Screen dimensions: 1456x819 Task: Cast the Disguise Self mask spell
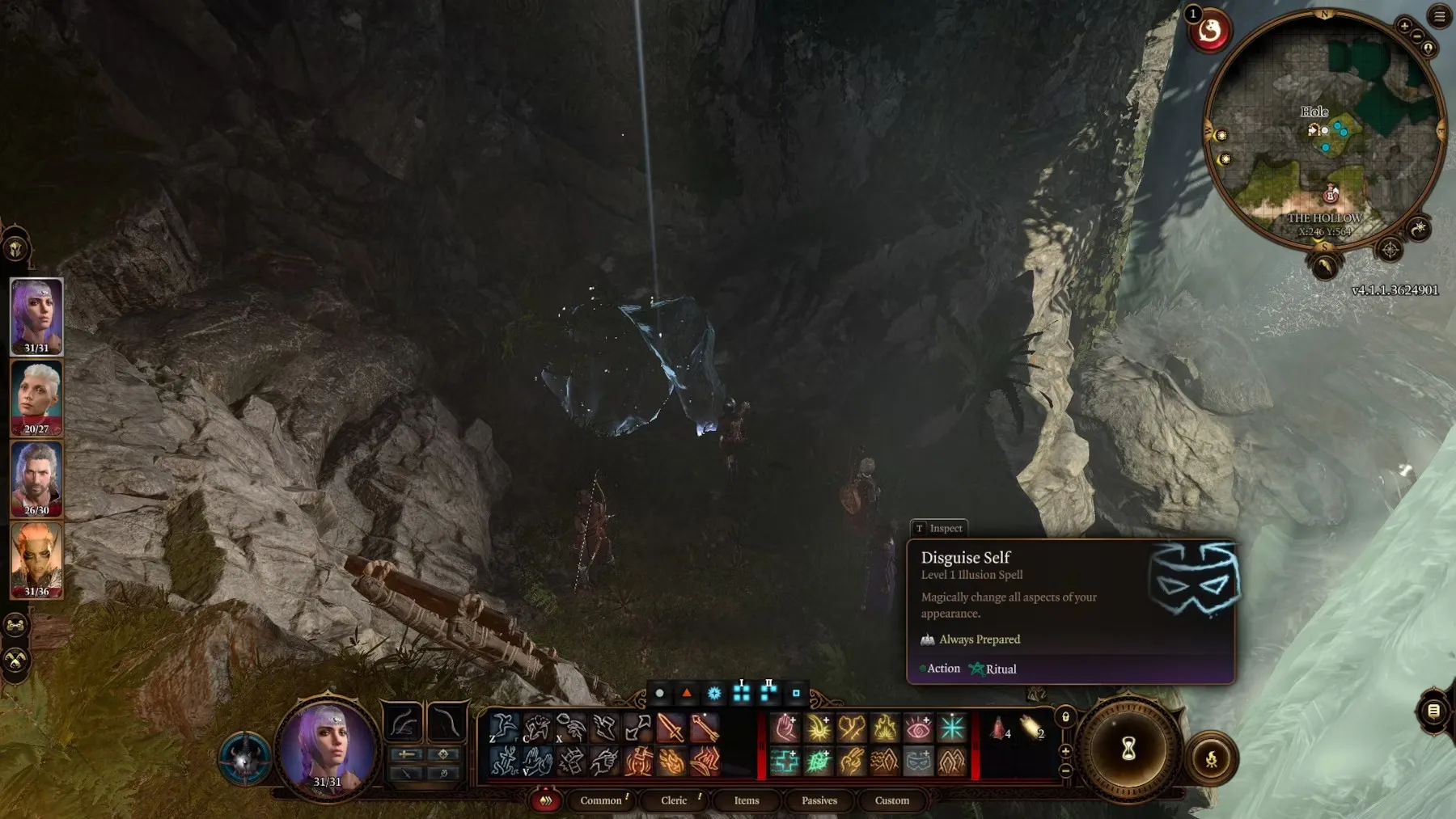pyautogui.click(x=918, y=761)
